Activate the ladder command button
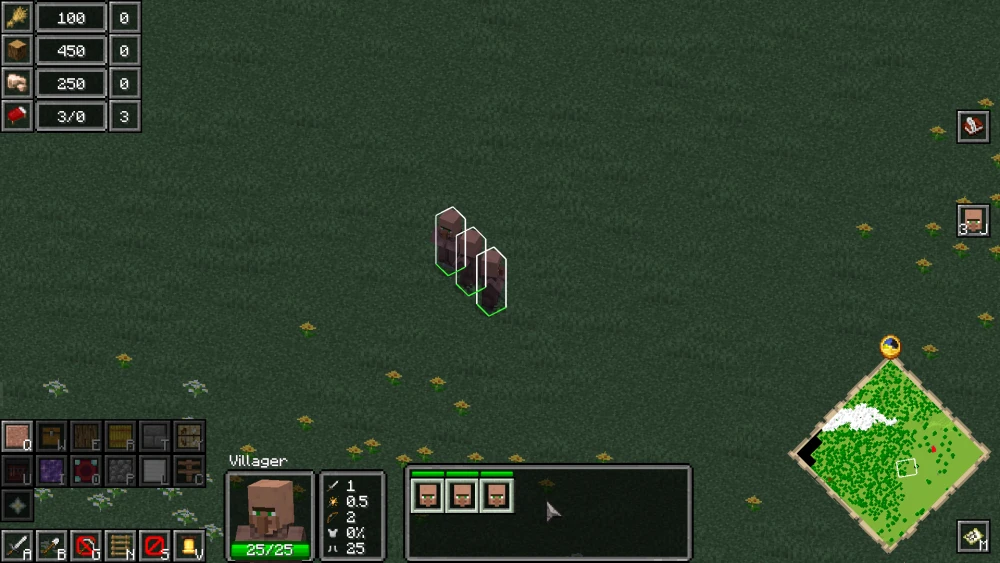 coord(120,546)
